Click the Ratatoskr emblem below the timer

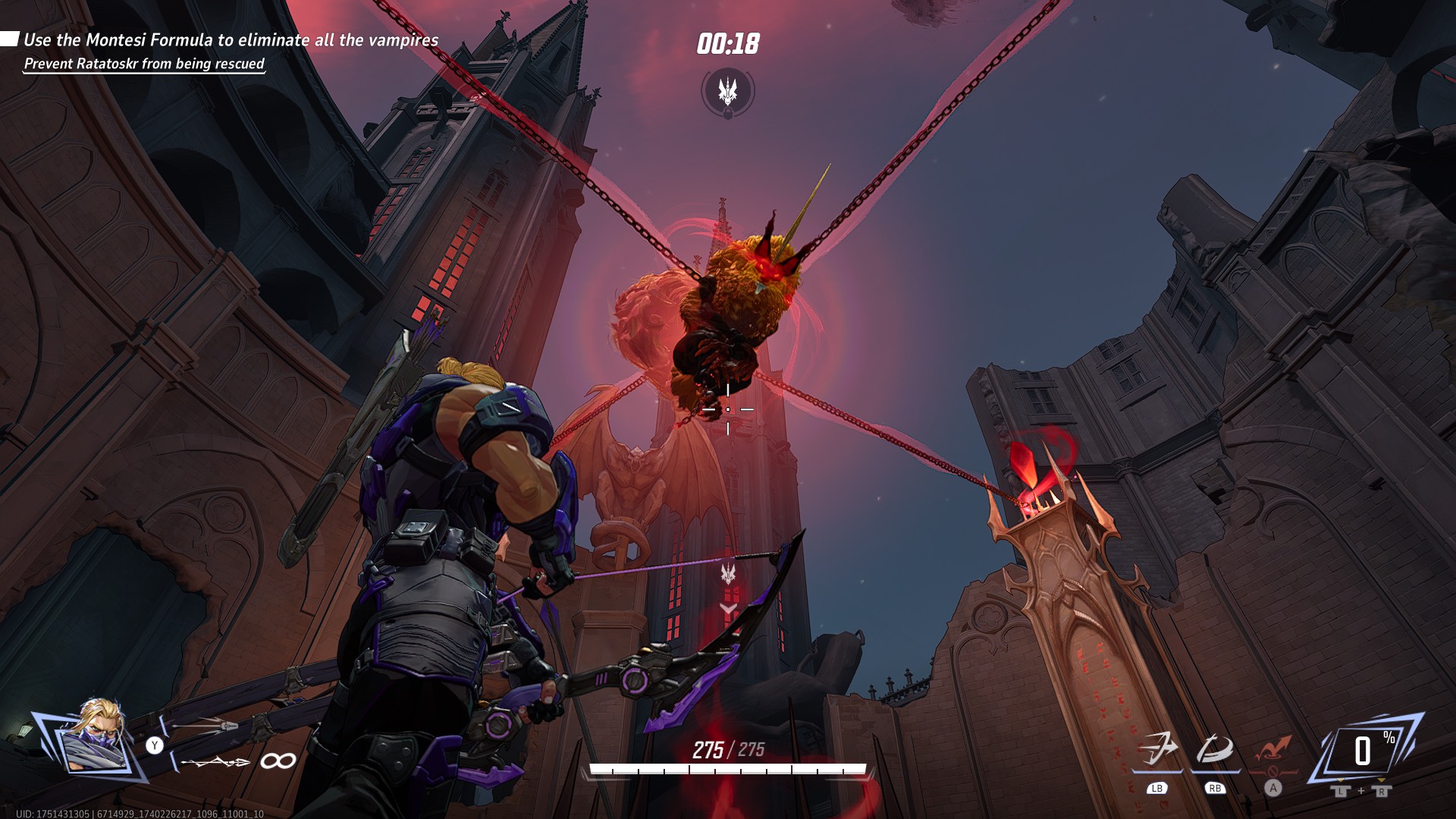tap(728, 92)
